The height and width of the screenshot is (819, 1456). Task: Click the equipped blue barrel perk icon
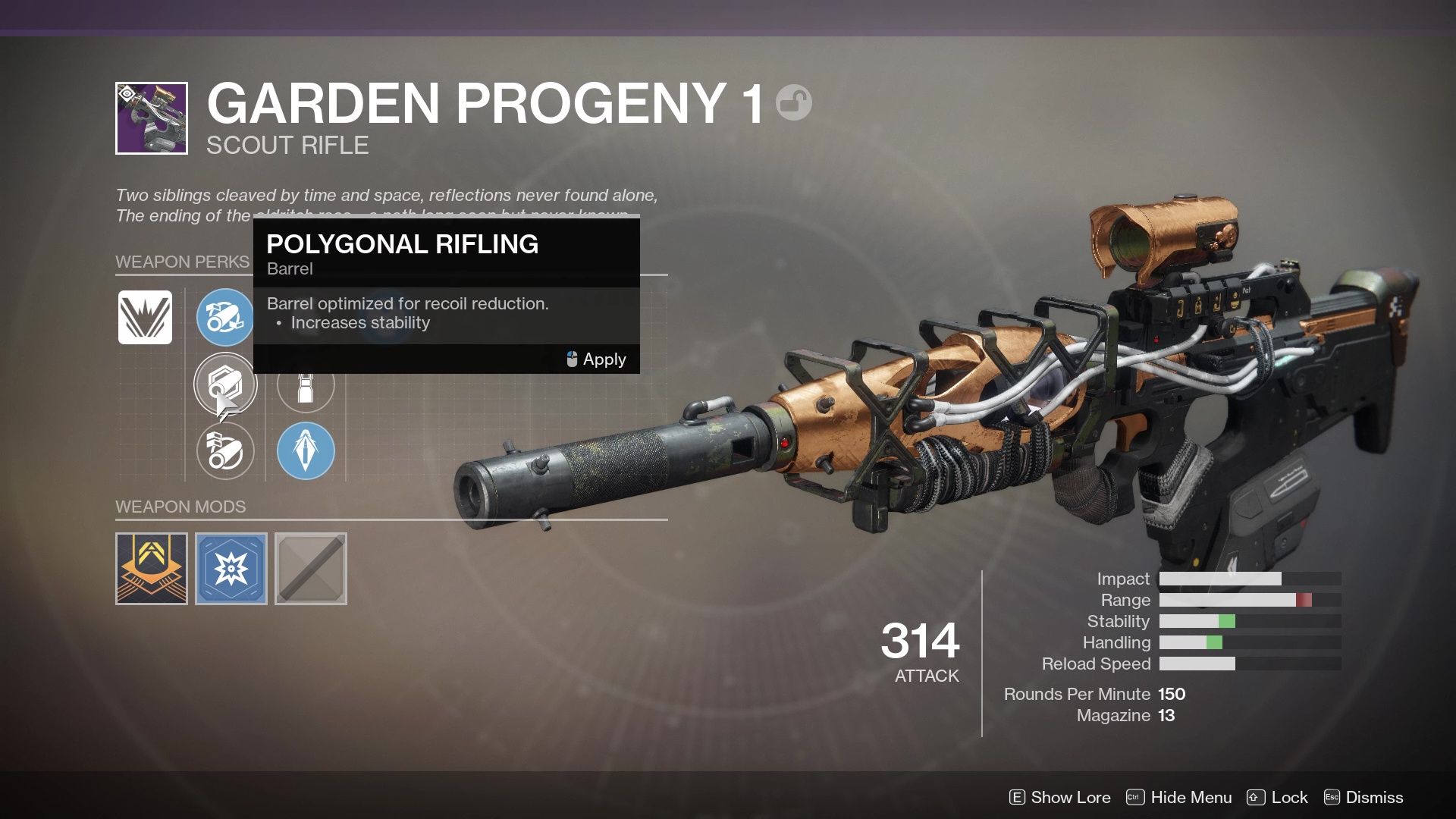tap(225, 318)
